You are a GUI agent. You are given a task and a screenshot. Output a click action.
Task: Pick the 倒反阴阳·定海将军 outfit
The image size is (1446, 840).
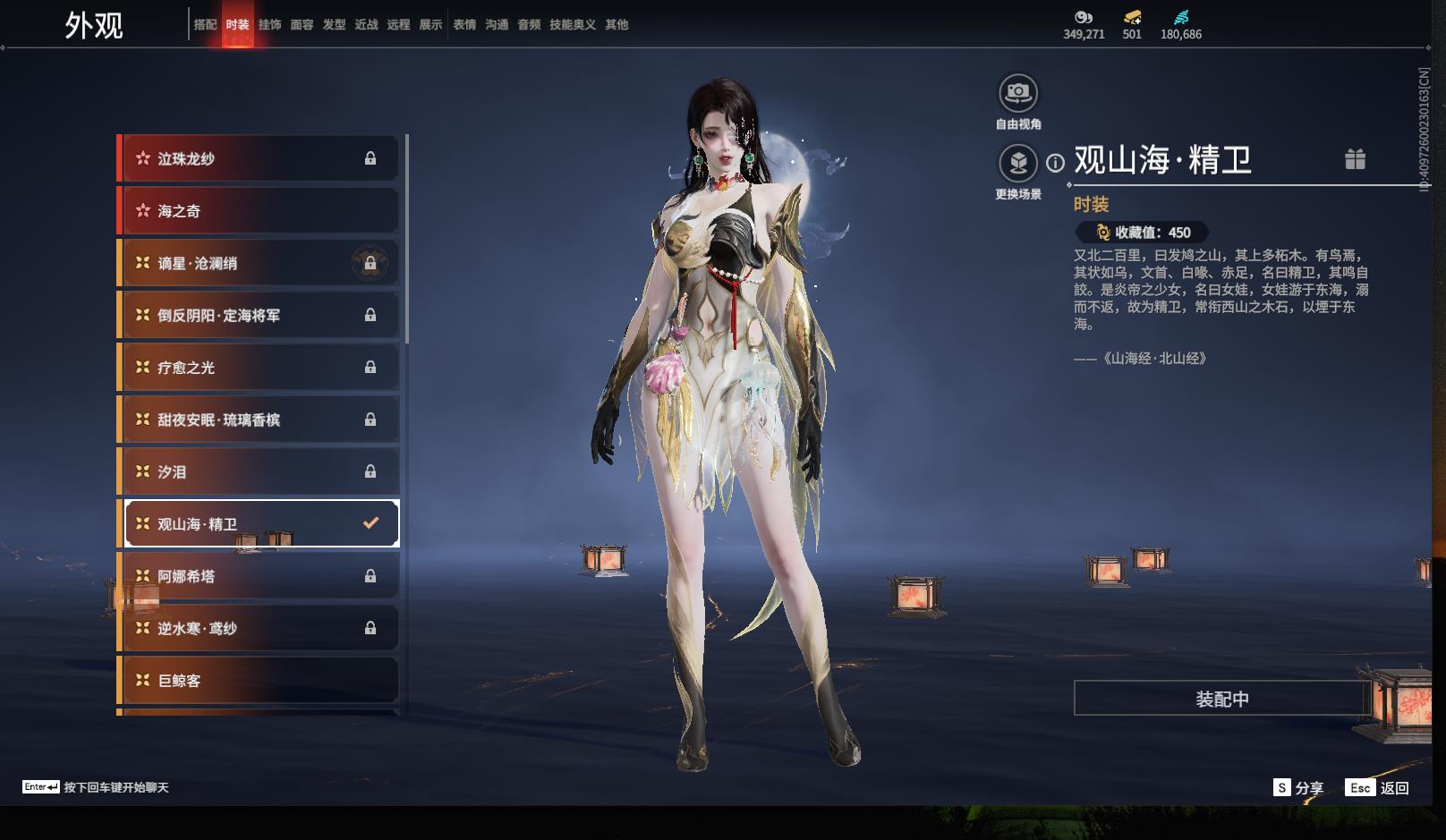point(259,315)
